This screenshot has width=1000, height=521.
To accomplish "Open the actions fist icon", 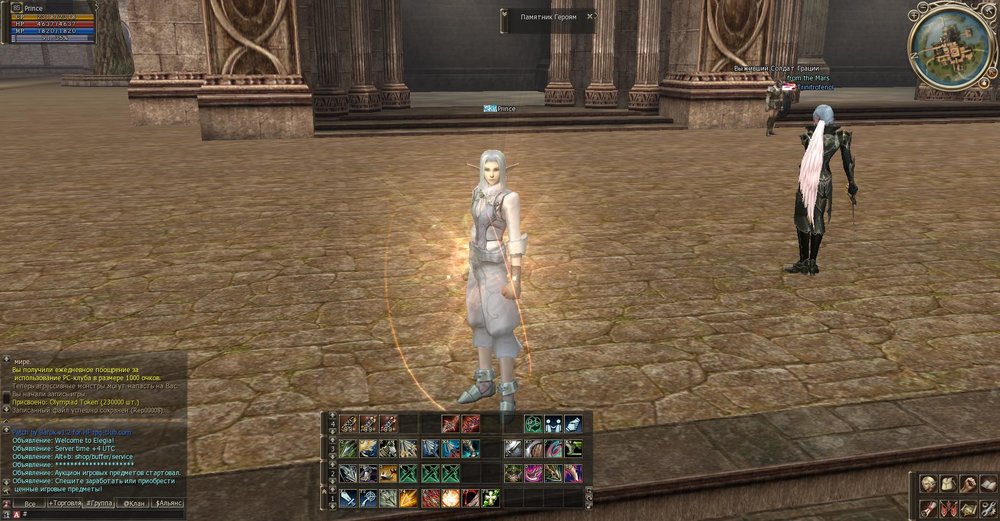I will click(x=969, y=484).
